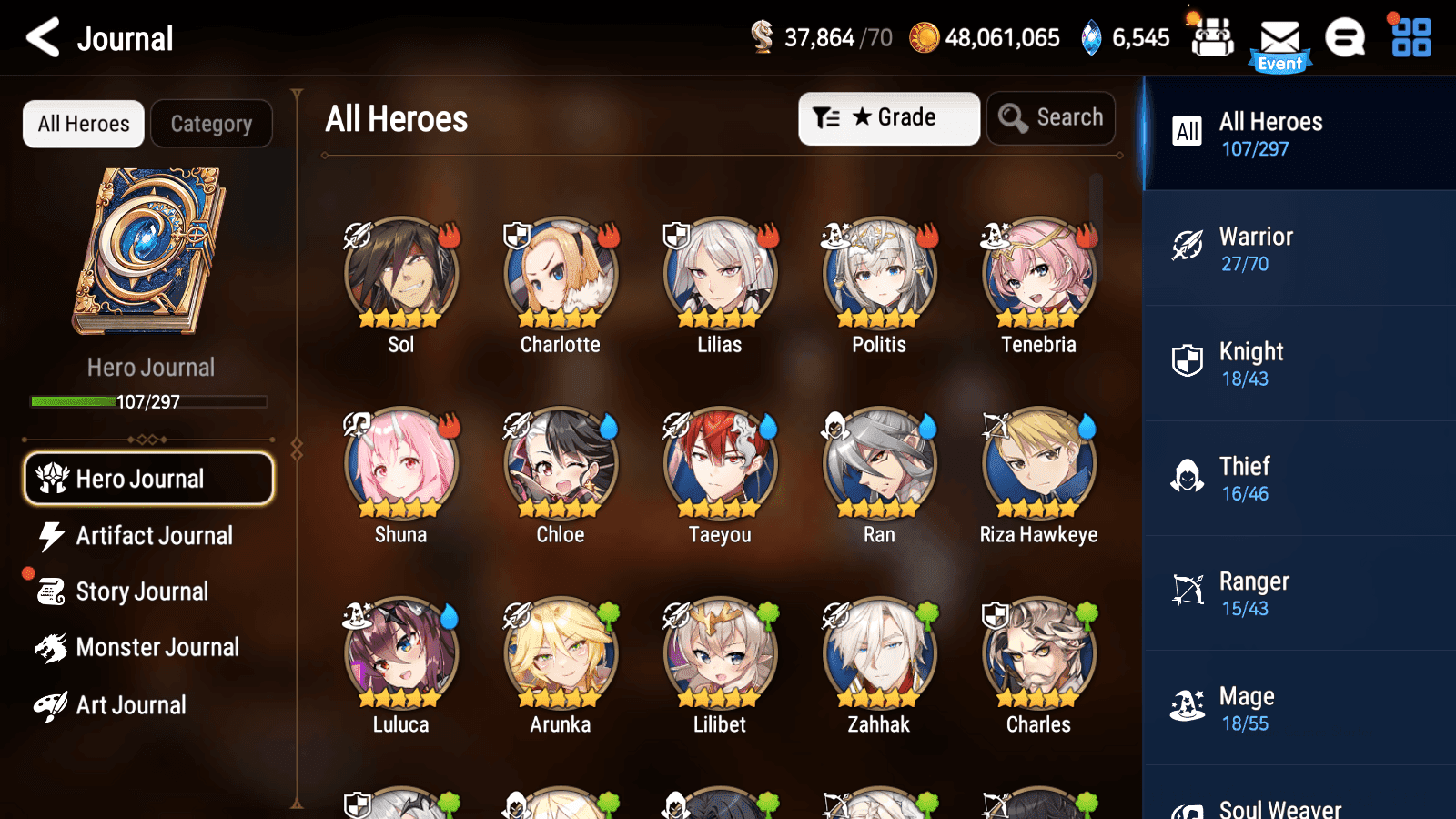1456x819 pixels.
Task: Open the hero Search
Action: coord(1051,117)
